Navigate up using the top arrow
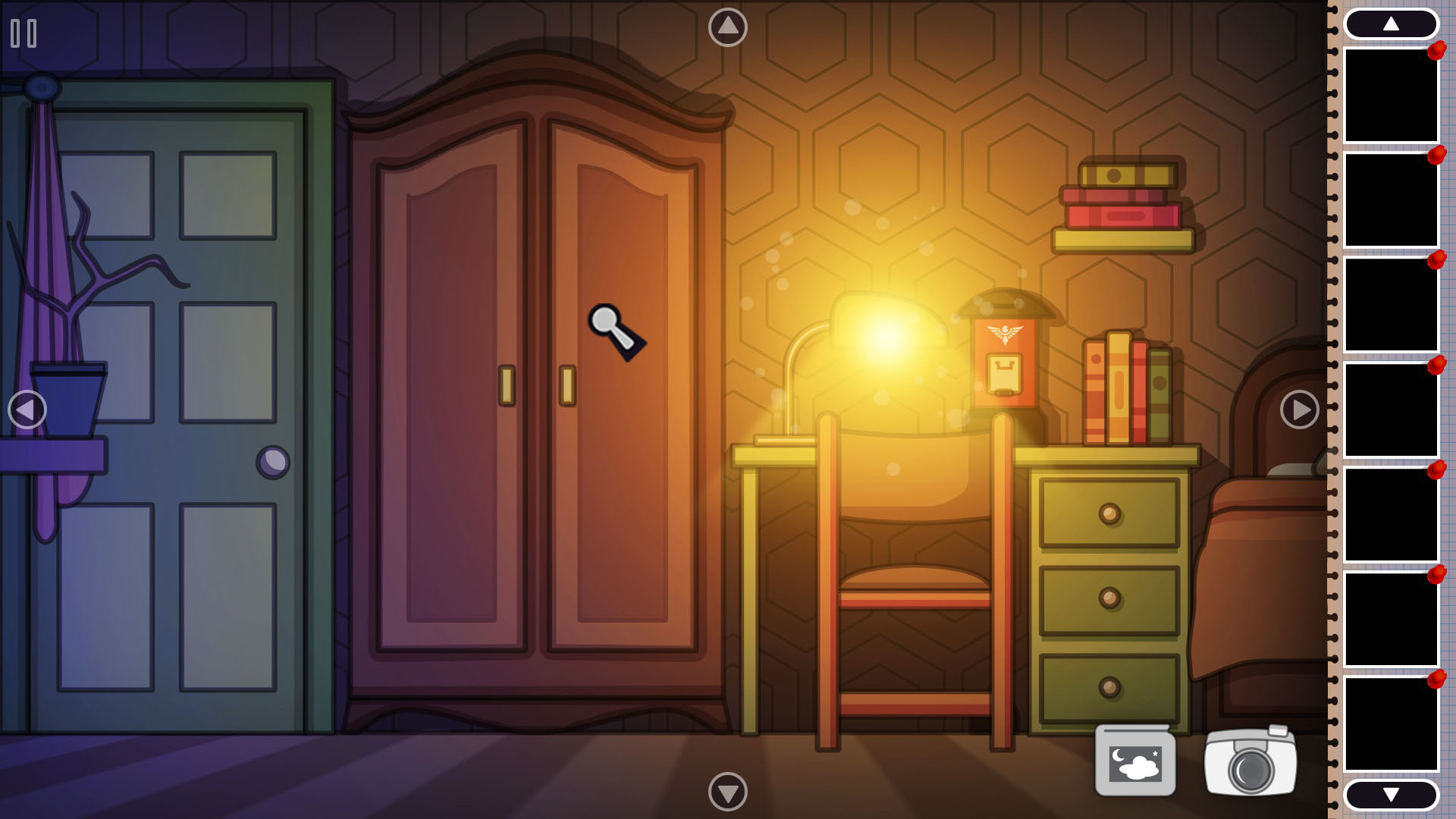 pos(727,25)
